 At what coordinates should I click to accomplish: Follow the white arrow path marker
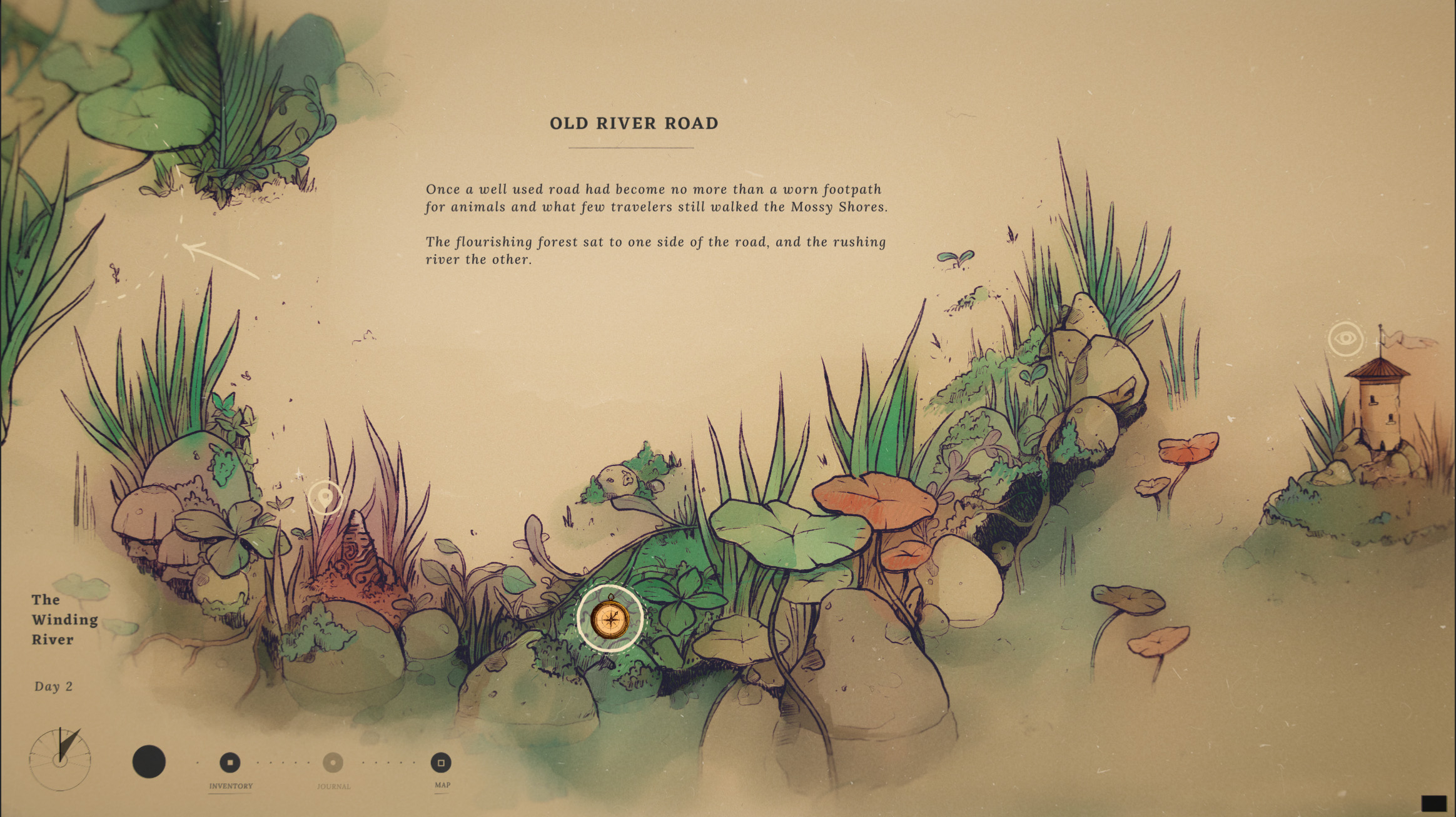tap(219, 259)
